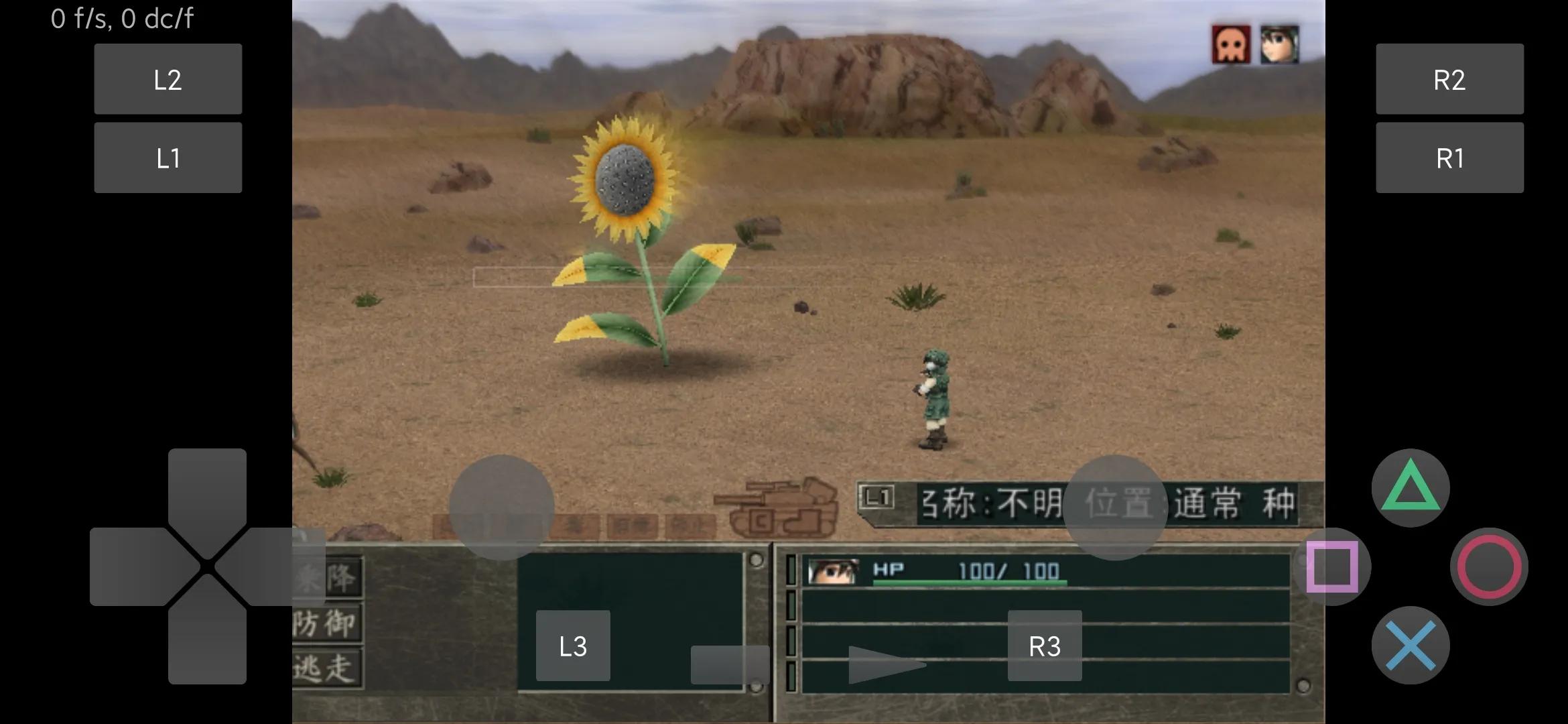This screenshot has width=1568, height=724.
Task: Click the hero portrait beside the skull
Action: tap(1279, 45)
